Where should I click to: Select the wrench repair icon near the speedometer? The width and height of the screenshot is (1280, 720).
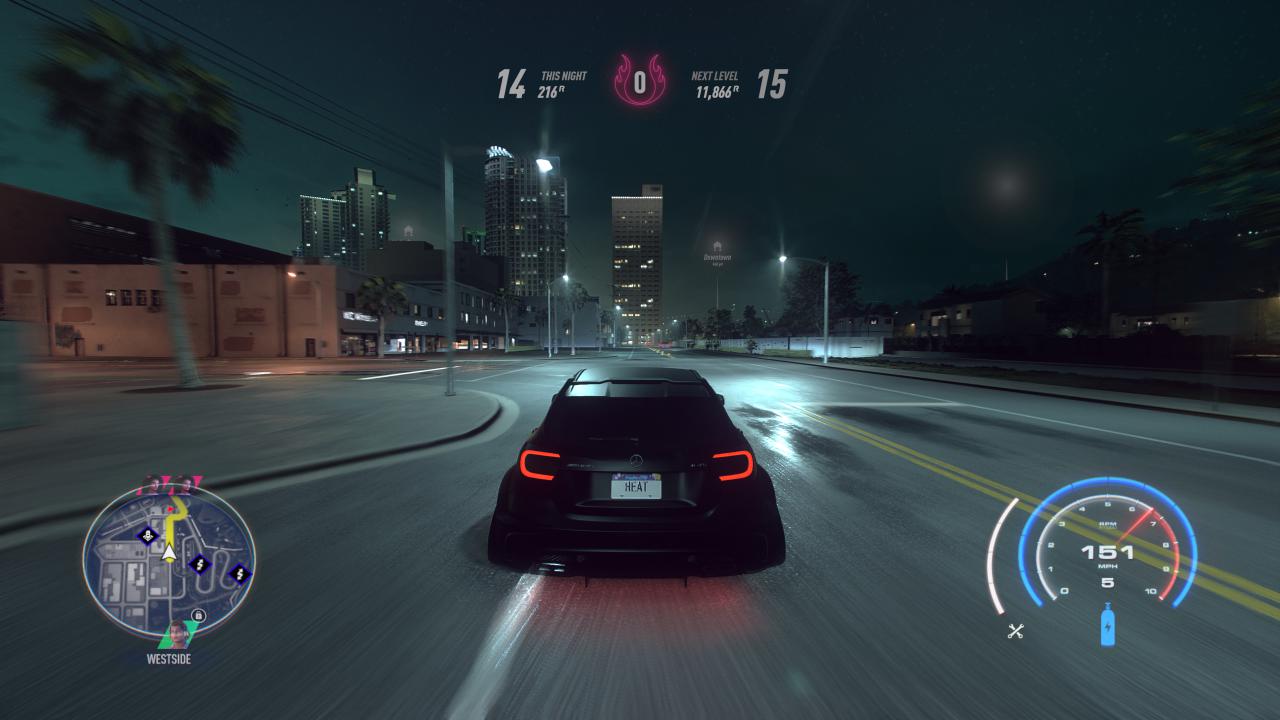pos(1014,630)
